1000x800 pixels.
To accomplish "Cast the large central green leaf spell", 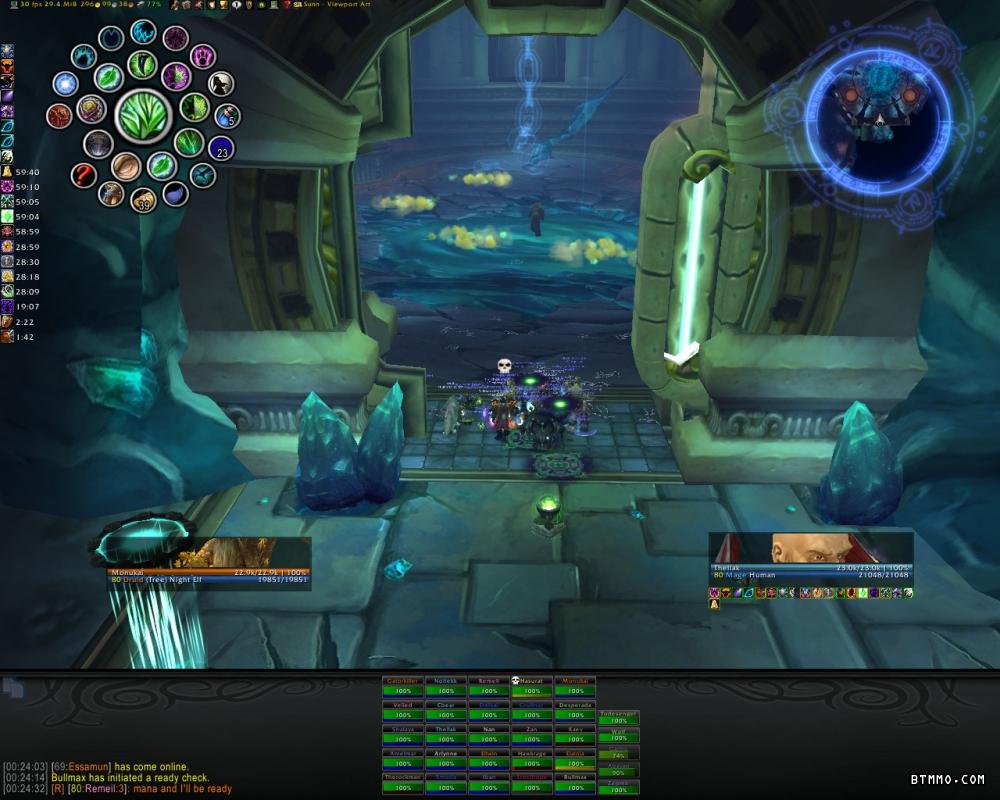I will tap(144, 116).
